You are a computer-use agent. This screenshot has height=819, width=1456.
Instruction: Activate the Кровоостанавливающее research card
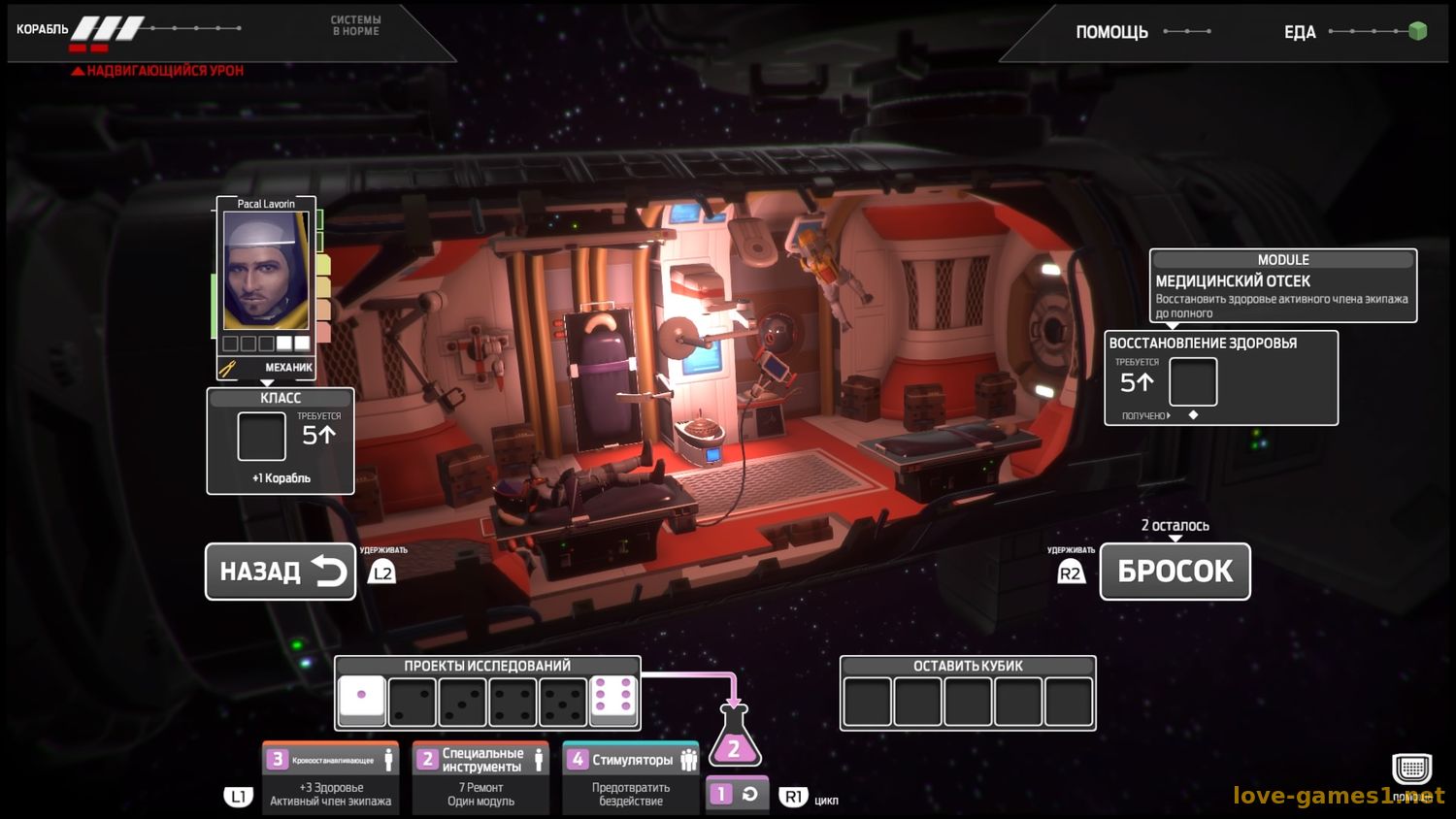click(330, 778)
